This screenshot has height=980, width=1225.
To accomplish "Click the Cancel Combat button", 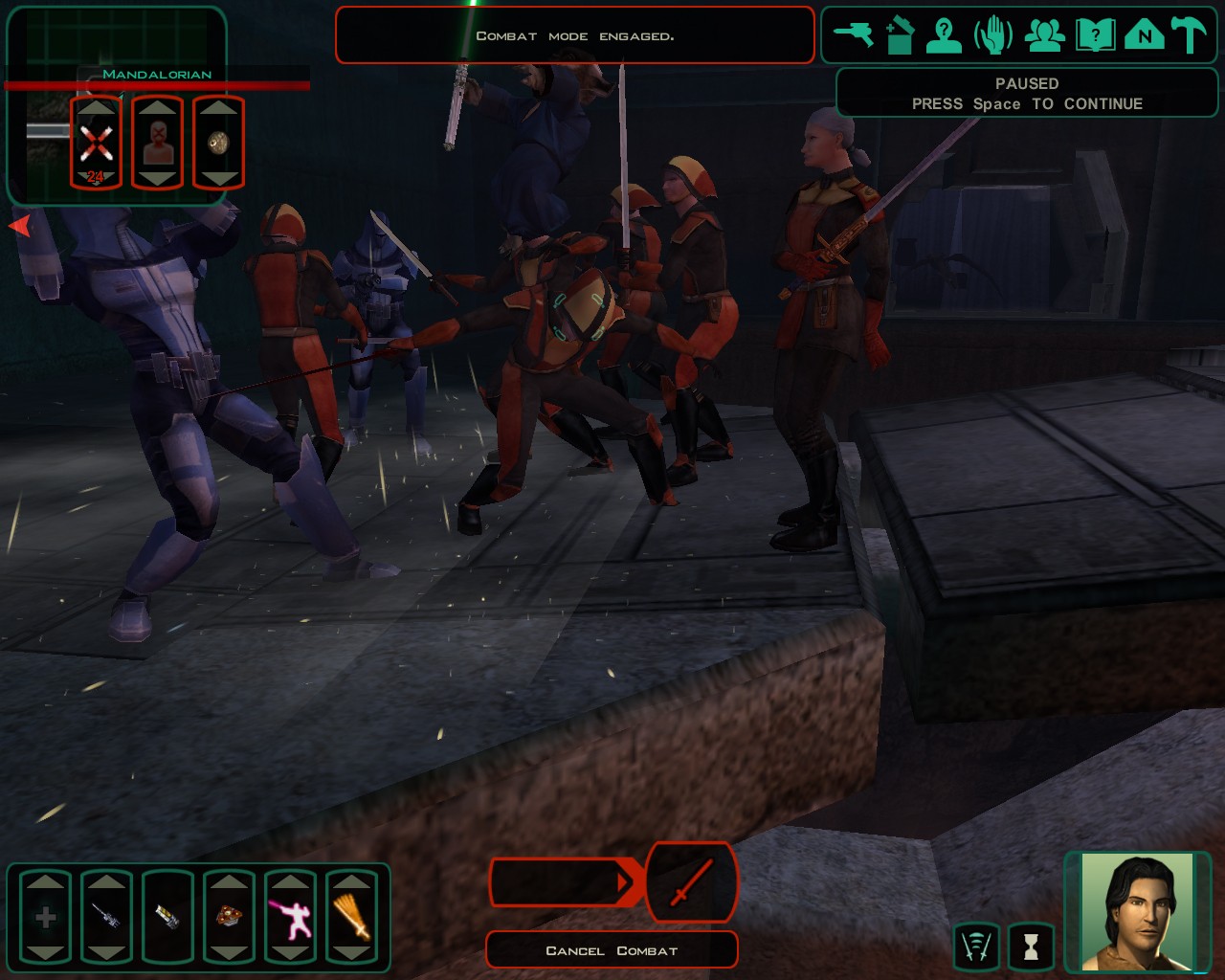I will 612,950.
